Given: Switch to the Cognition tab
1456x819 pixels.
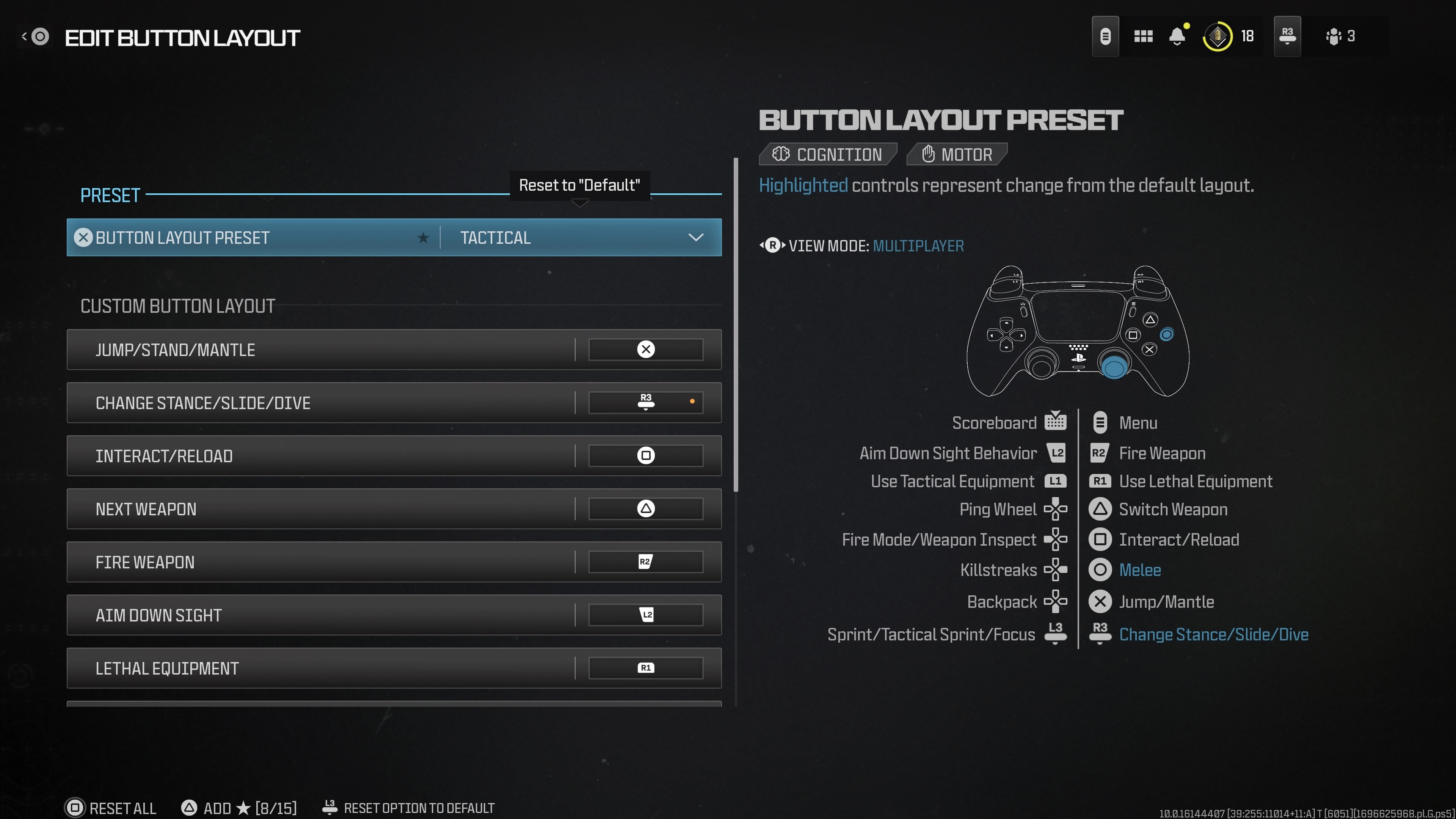Looking at the screenshot, I should (828, 154).
